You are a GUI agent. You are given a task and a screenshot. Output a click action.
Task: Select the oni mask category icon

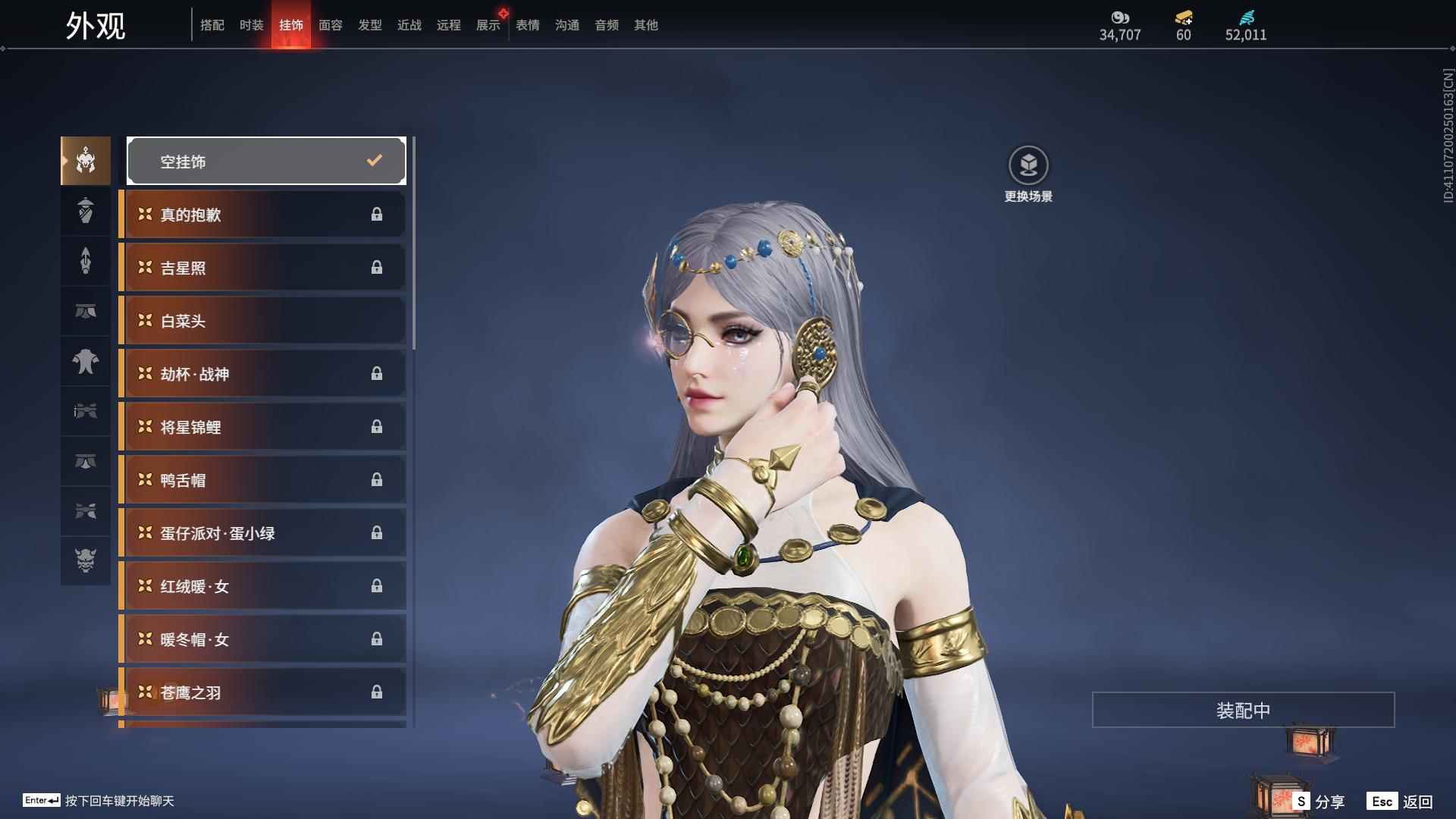(86, 560)
